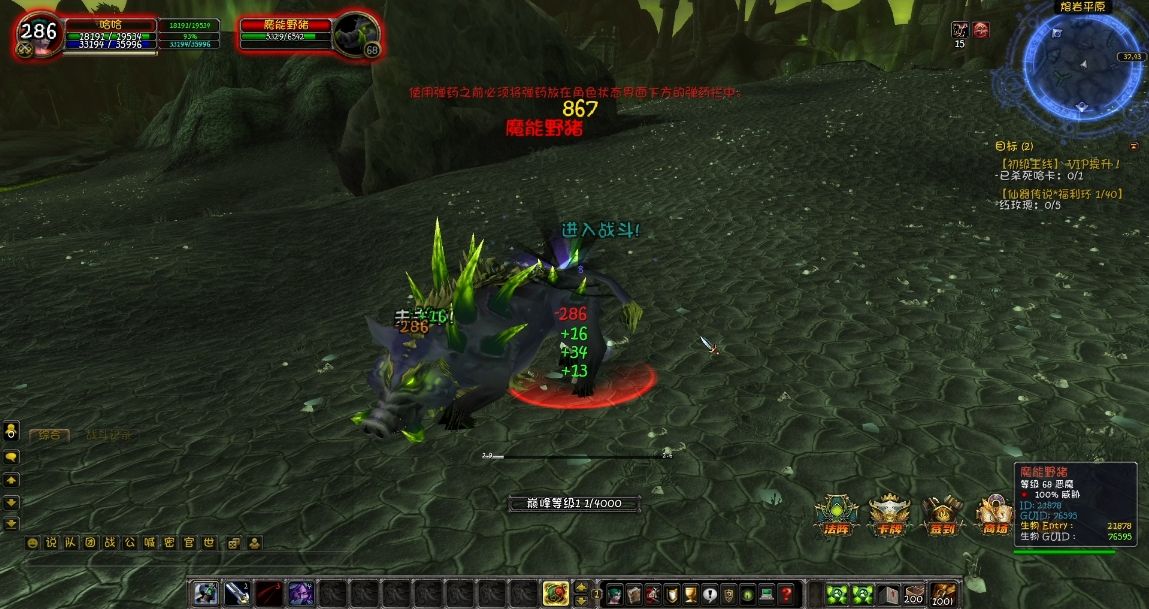Open the 签到 daily sign-in
This screenshot has height=609, width=1149.
pyautogui.click(x=941, y=514)
